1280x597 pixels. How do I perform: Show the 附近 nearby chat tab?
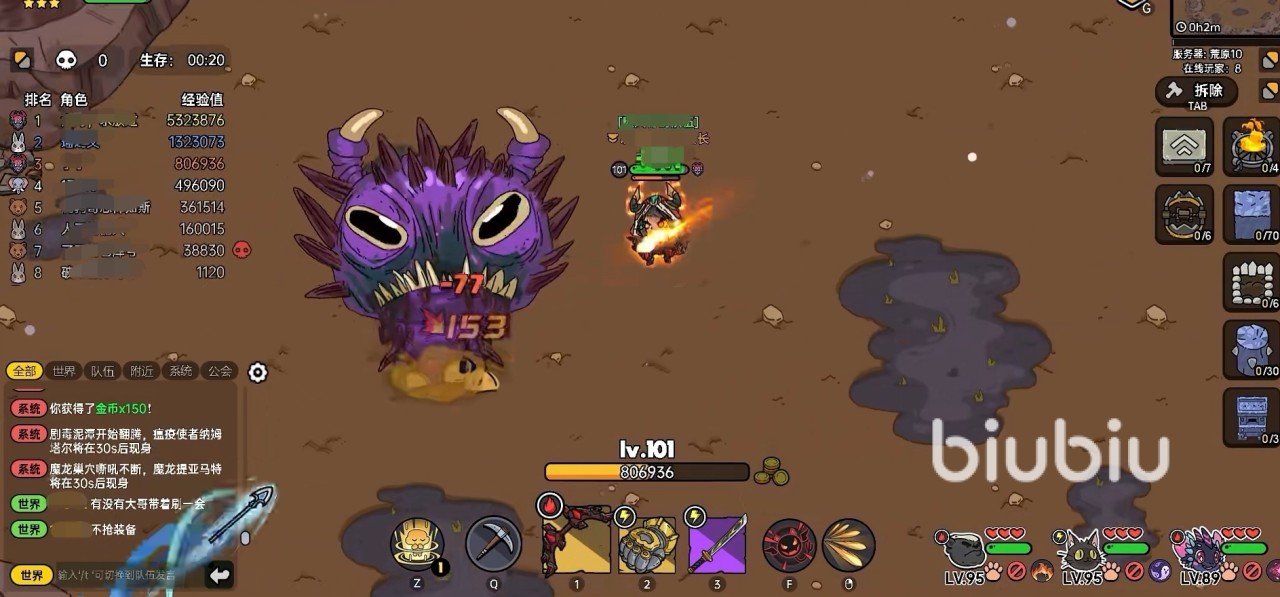pos(142,371)
